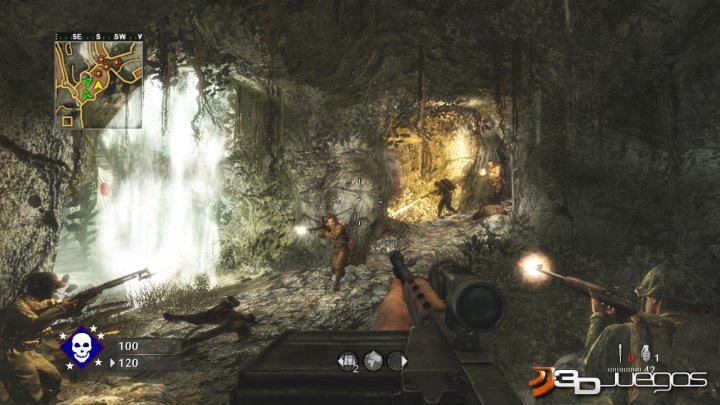Click the minimap in the corner
The width and height of the screenshot is (720, 405).
(x=98, y=84)
